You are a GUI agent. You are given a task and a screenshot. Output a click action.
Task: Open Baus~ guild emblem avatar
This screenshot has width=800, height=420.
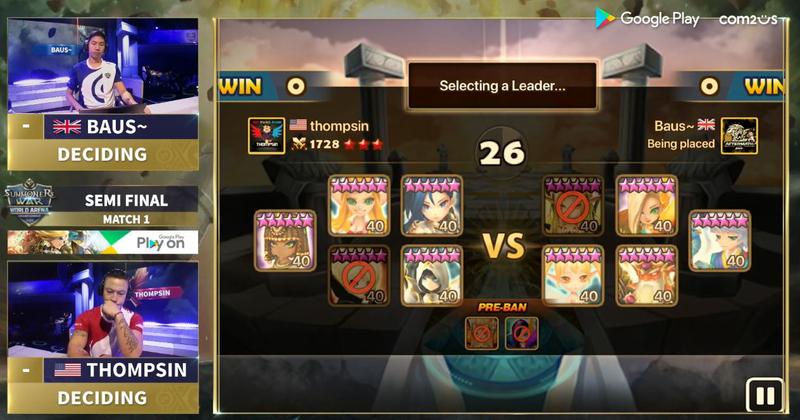(x=739, y=135)
